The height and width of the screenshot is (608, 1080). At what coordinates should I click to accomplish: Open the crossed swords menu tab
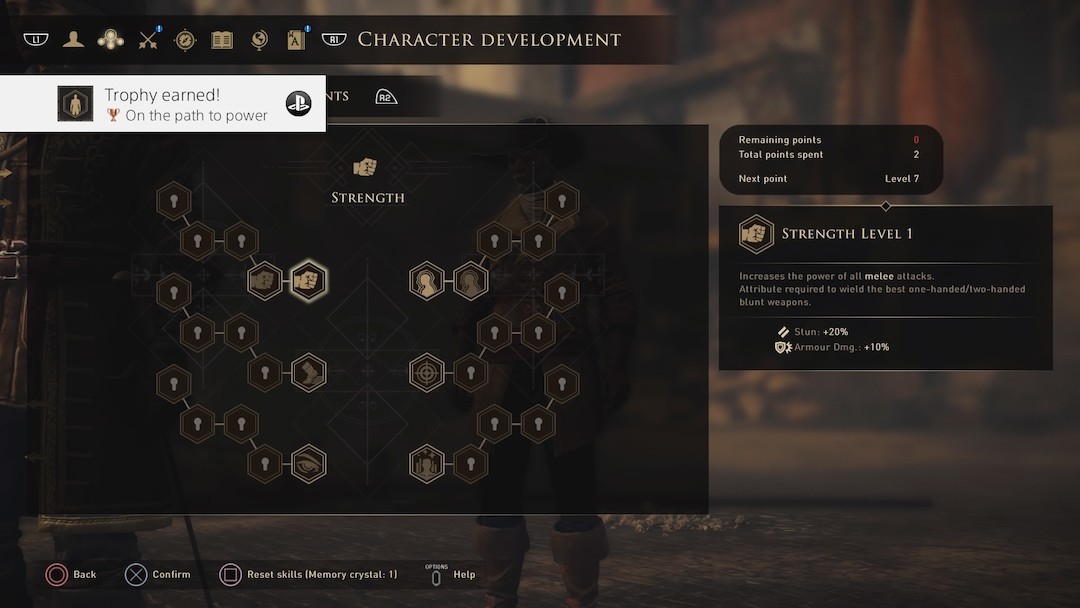coord(148,40)
